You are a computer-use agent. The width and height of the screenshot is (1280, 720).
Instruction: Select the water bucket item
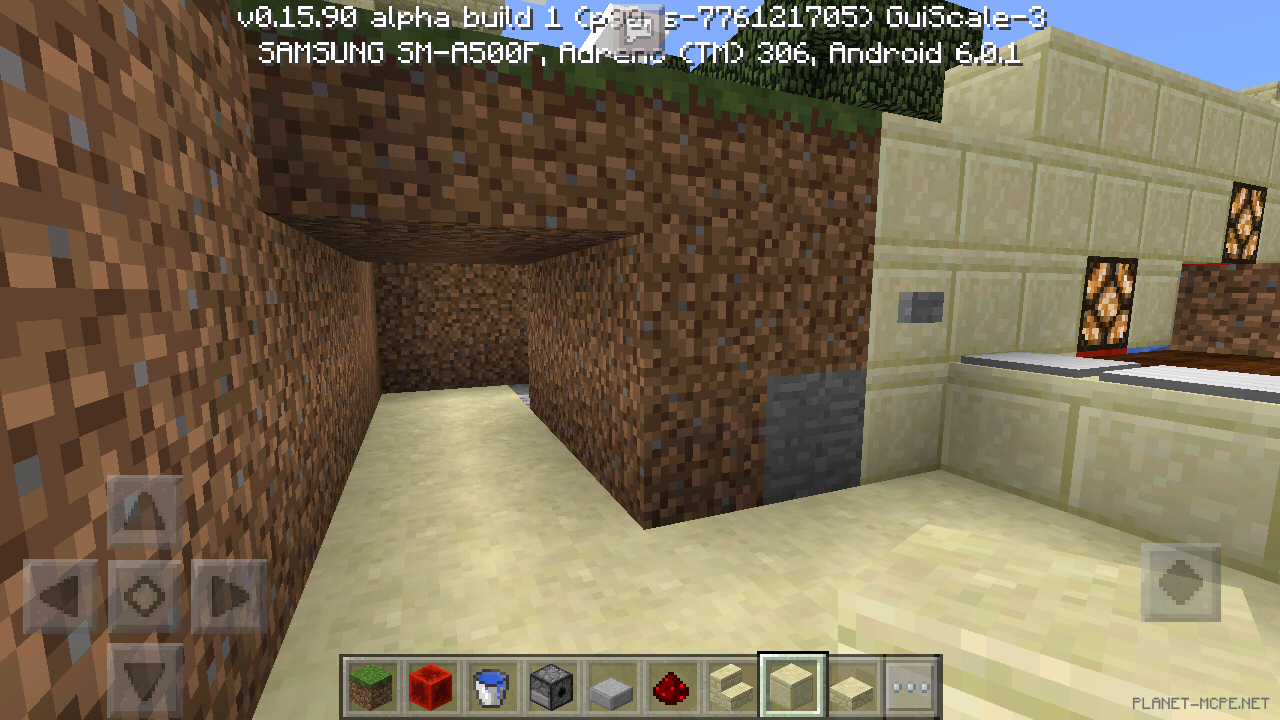tap(491, 687)
